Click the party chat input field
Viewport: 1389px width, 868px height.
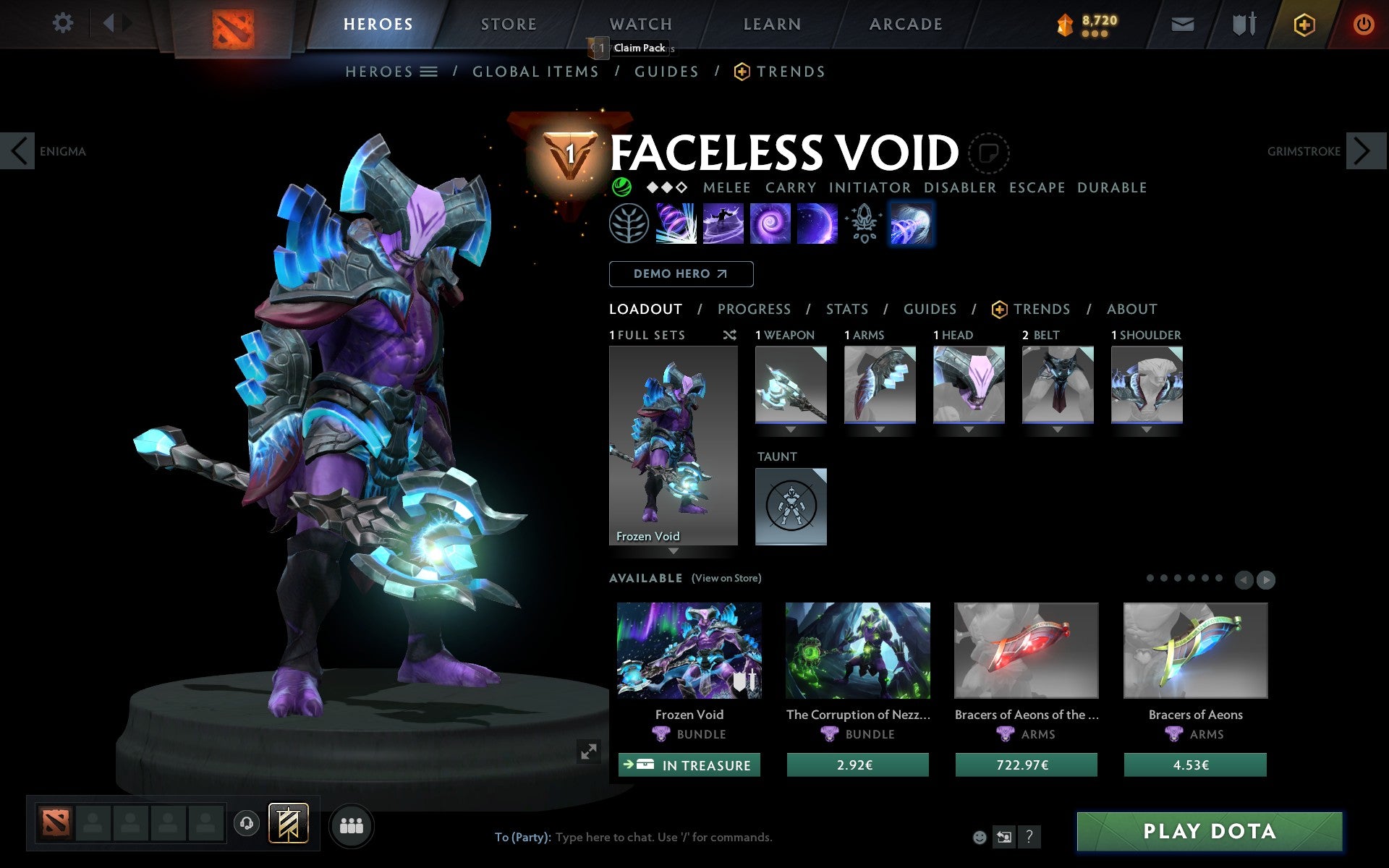(651, 837)
